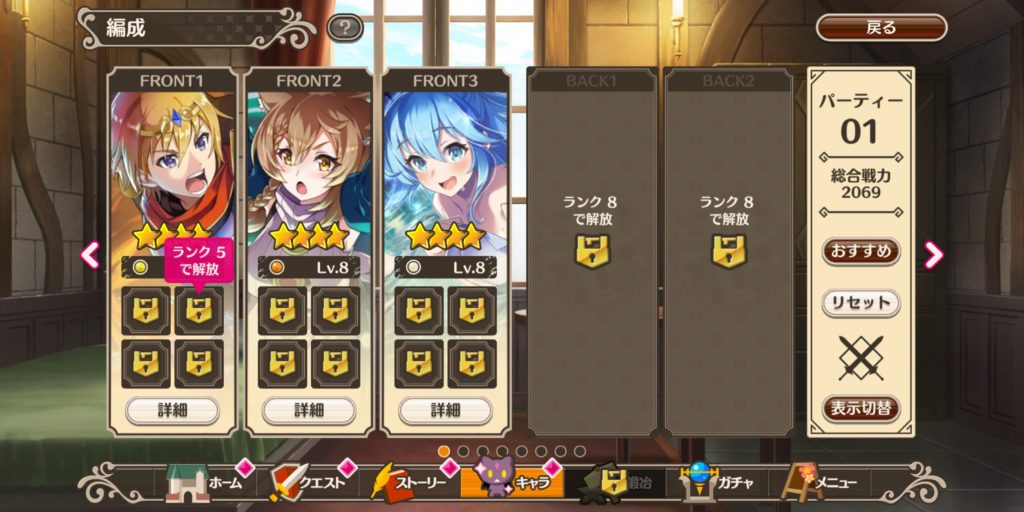
Task: Select the FRONT3 blue-haired character card
Action: [x=445, y=165]
